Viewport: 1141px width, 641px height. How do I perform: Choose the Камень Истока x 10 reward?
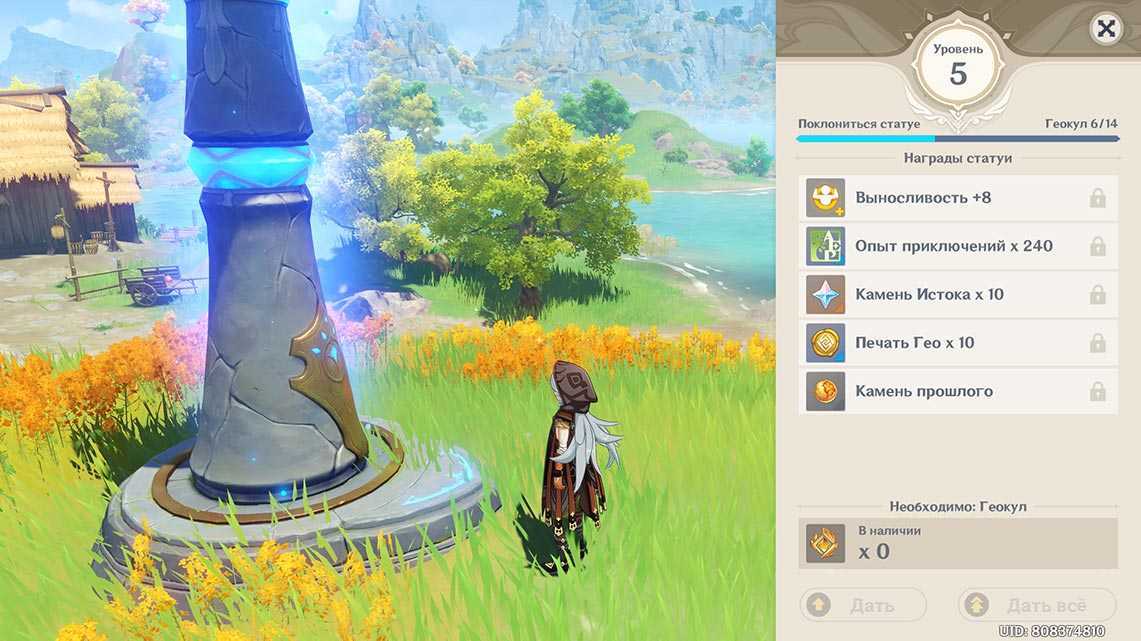click(958, 294)
